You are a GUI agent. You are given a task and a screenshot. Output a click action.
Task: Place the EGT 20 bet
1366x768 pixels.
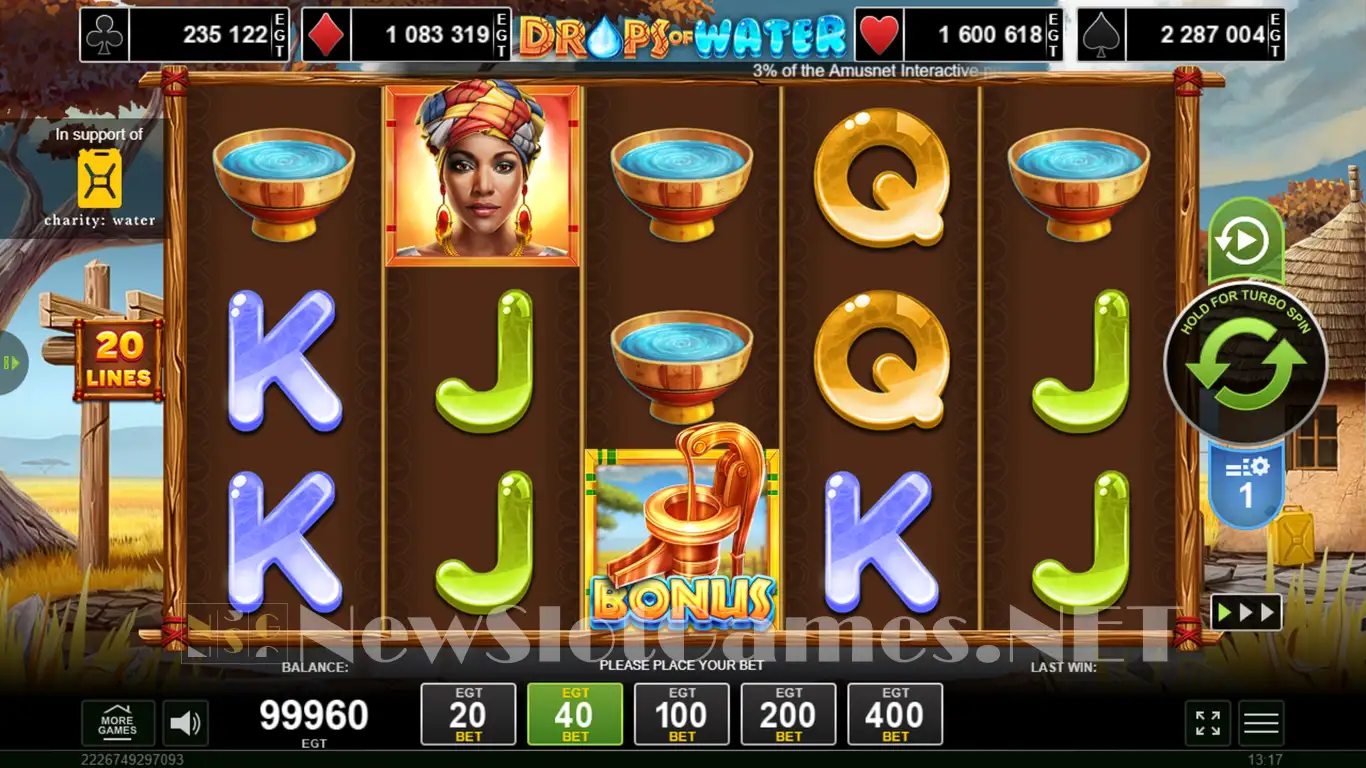[x=468, y=714]
